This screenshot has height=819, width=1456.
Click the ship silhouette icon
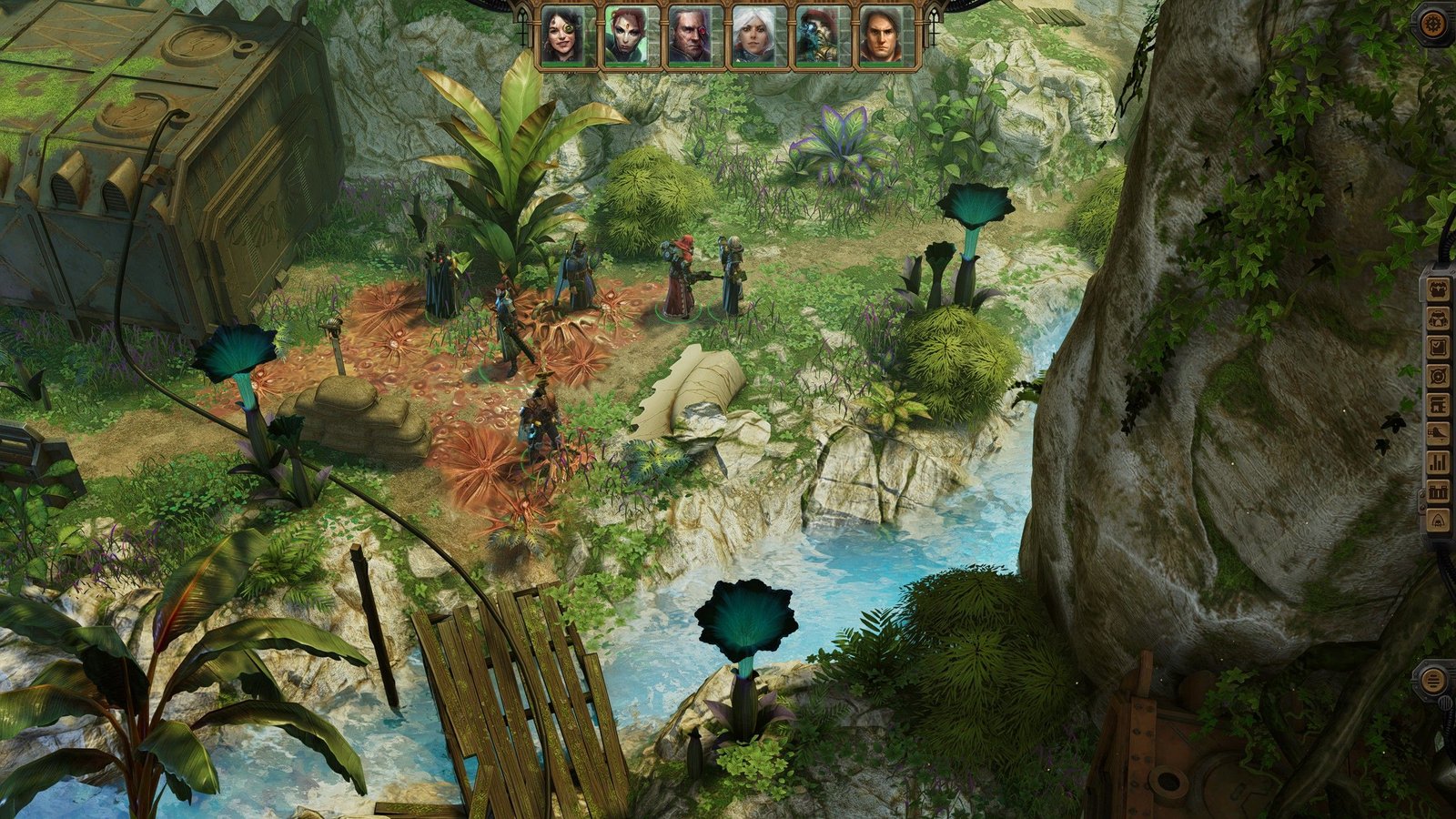[x=1438, y=434]
